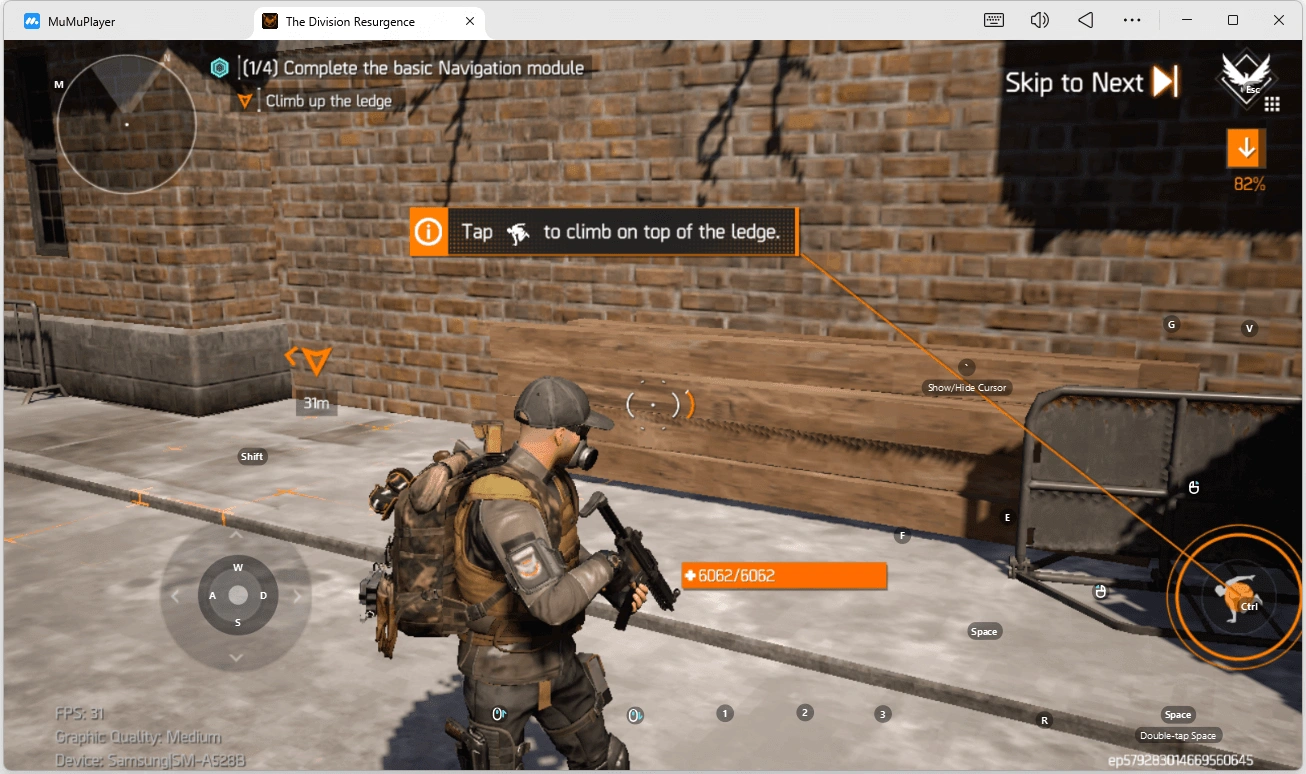Open the more options (...) menu in the title bar
The height and width of the screenshot is (774, 1306).
point(1132,19)
